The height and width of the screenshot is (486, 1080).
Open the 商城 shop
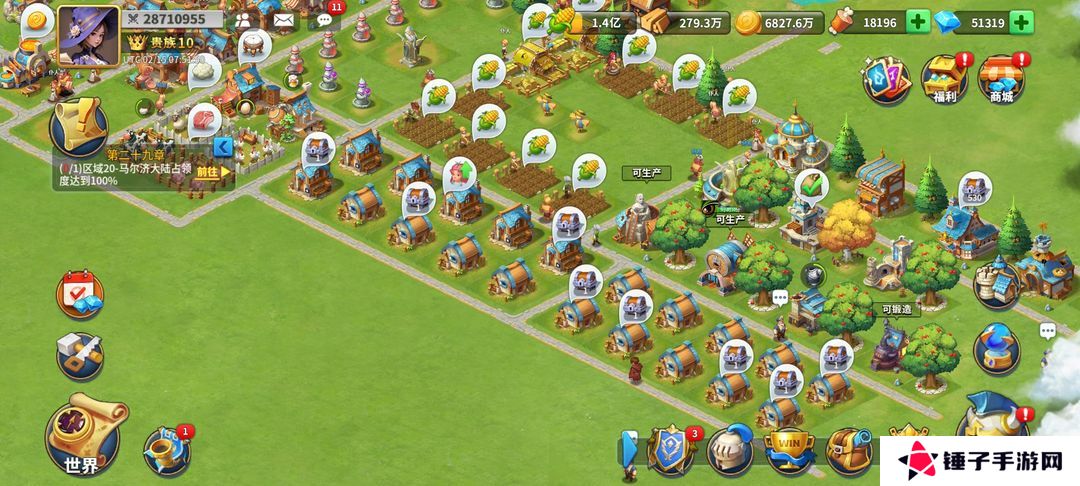click(1001, 78)
